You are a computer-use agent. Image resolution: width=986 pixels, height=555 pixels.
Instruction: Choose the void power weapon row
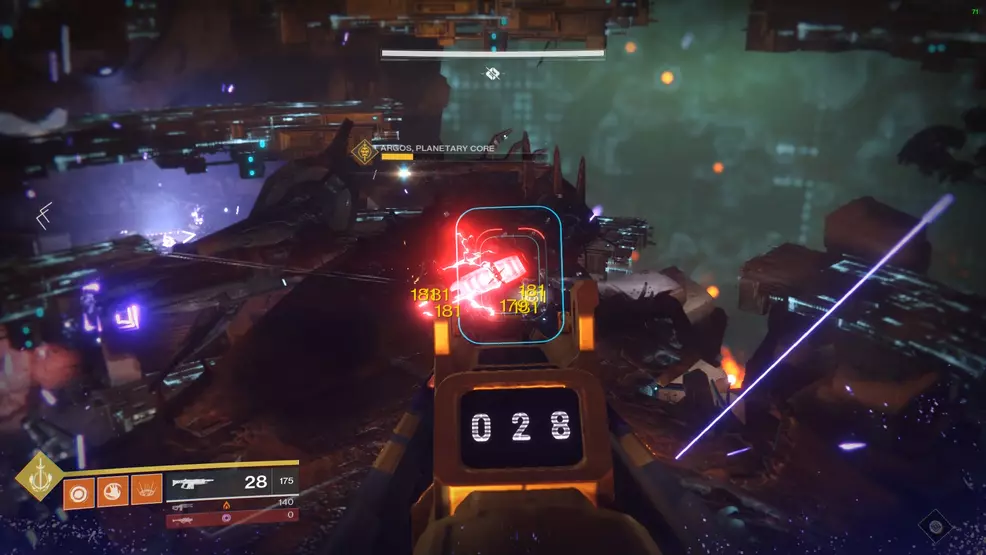tap(231, 517)
